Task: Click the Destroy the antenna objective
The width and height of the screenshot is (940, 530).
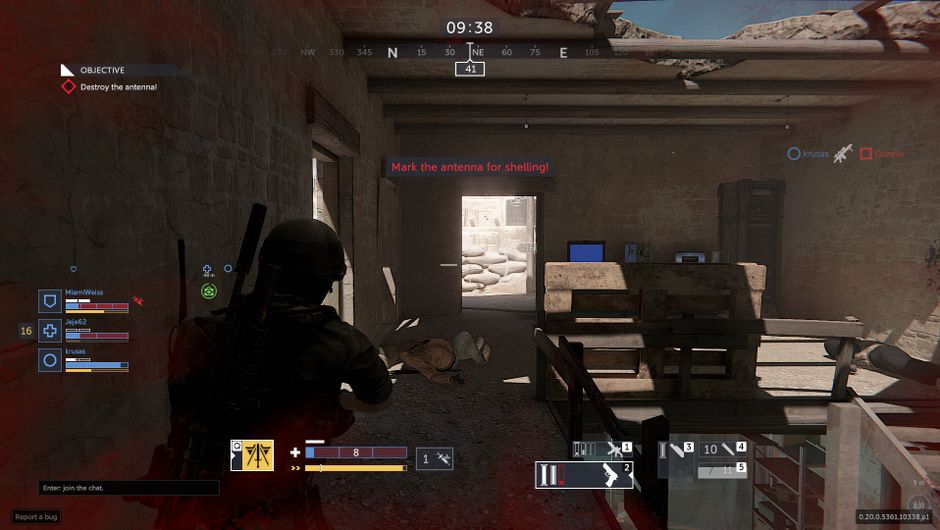Action: pos(118,87)
